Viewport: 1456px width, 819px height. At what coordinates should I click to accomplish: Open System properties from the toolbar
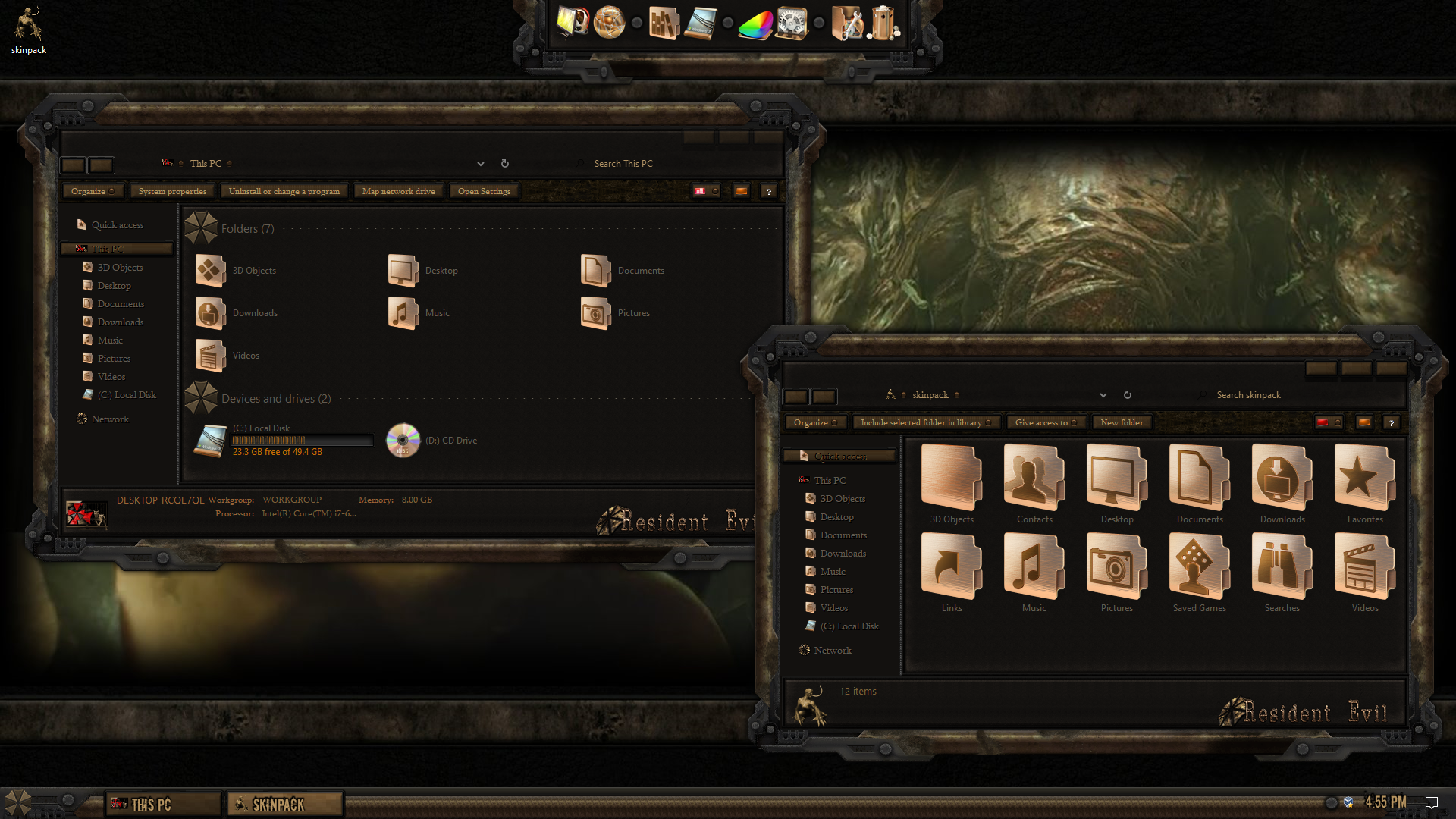(172, 191)
